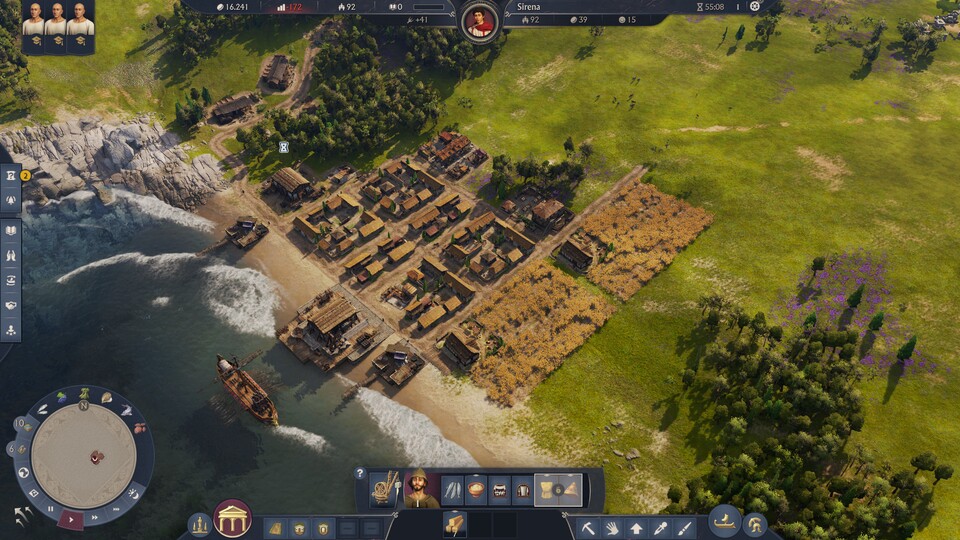960x540 pixels.
Task: Pause the game speed
Action: [x=51, y=509]
